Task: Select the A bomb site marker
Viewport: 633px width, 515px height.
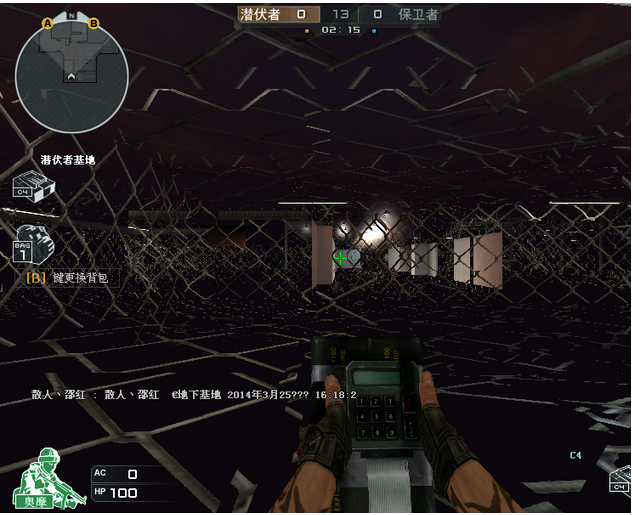Action: click(48, 22)
